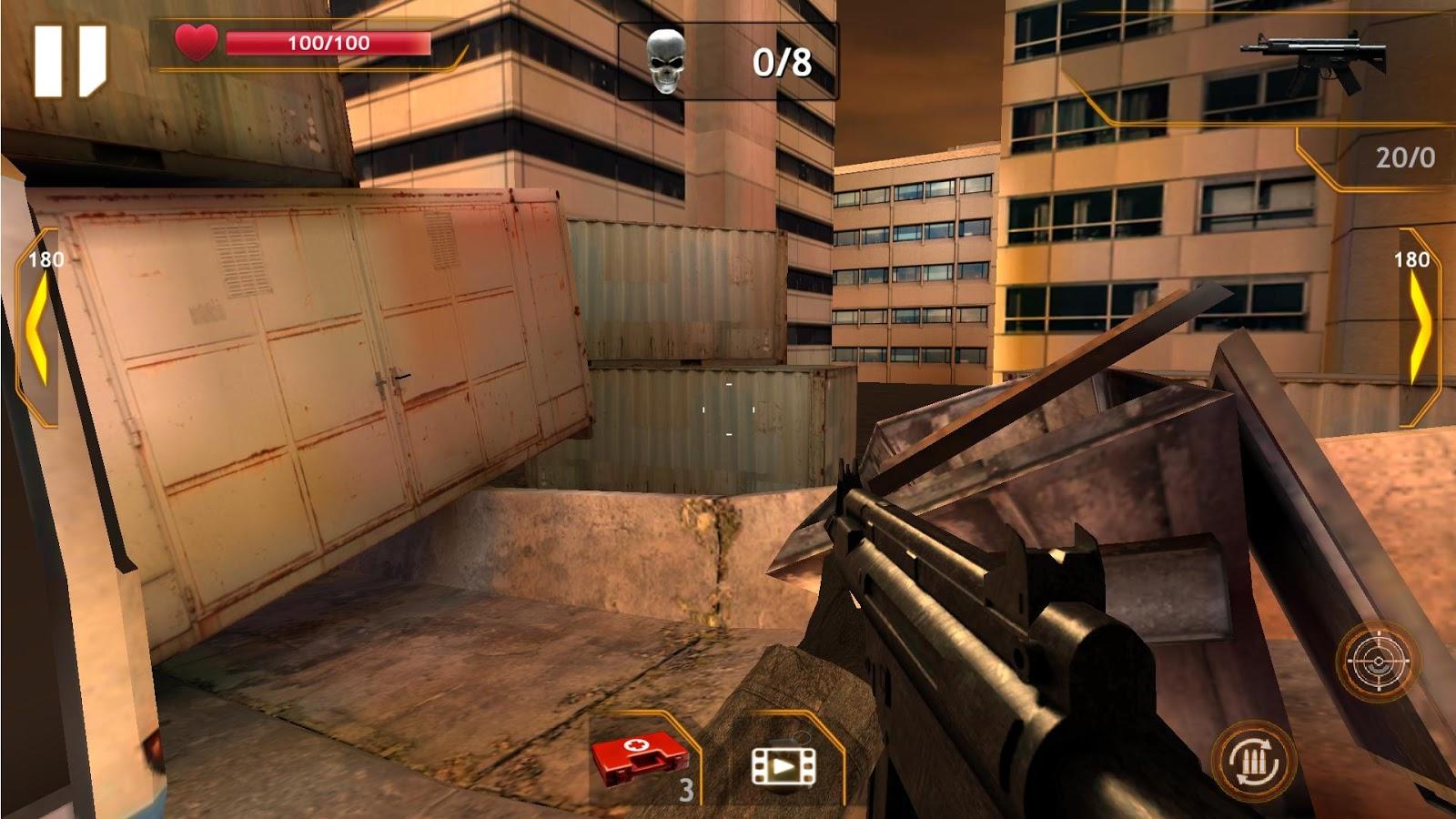Turn right with the yellow right arrow

pos(1419,328)
